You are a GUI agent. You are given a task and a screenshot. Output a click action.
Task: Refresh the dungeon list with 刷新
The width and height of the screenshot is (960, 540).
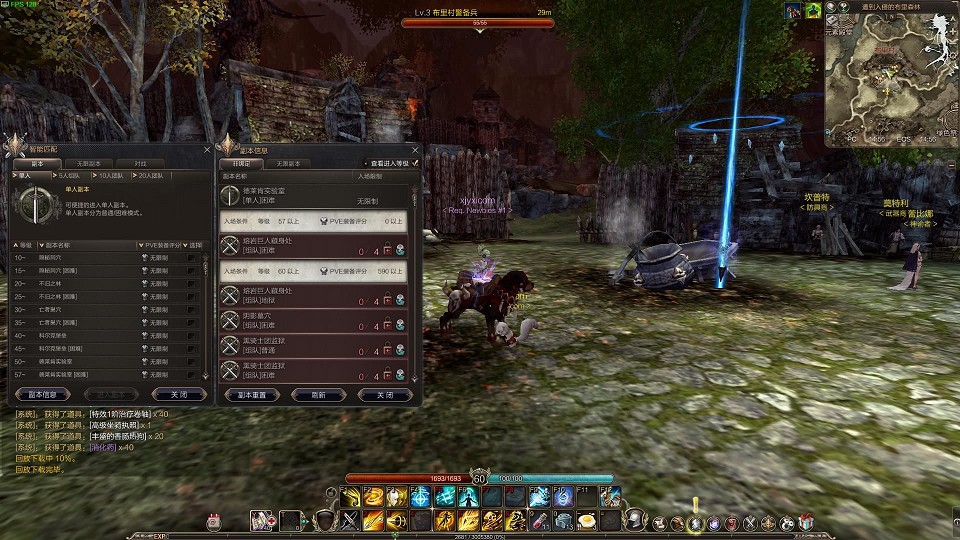point(319,394)
